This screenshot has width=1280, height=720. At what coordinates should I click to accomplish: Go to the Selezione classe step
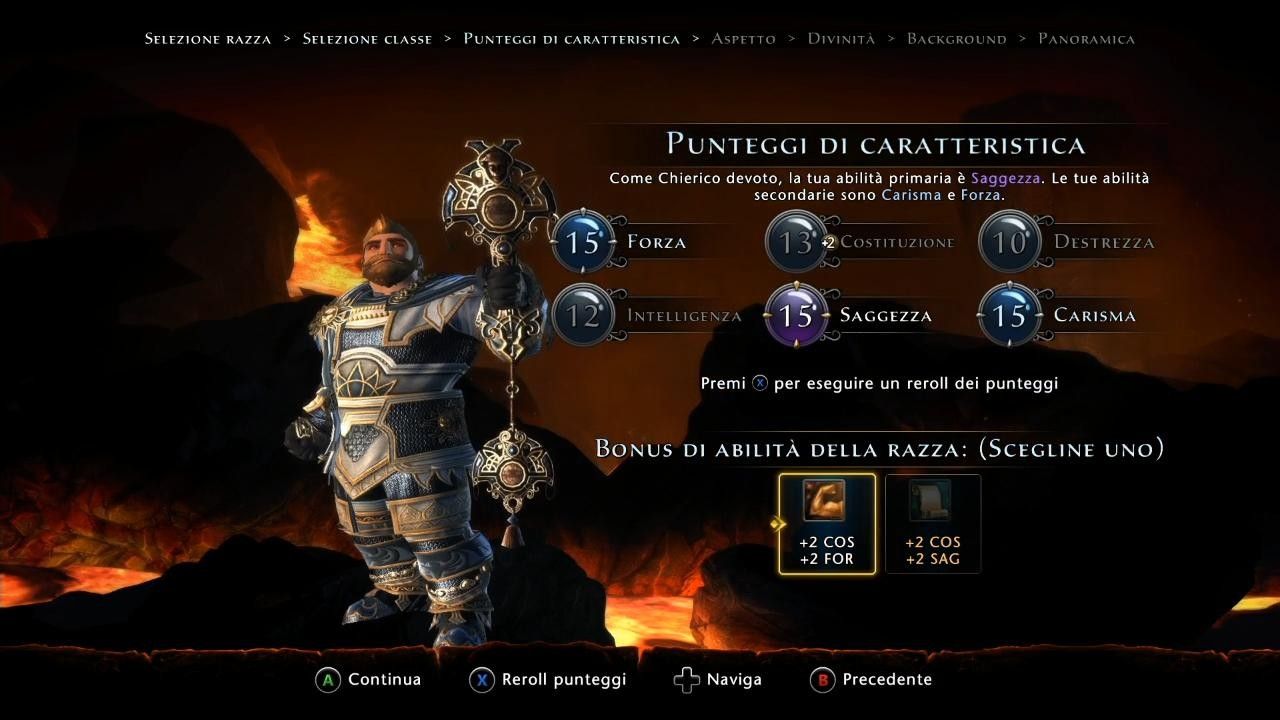(367, 39)
